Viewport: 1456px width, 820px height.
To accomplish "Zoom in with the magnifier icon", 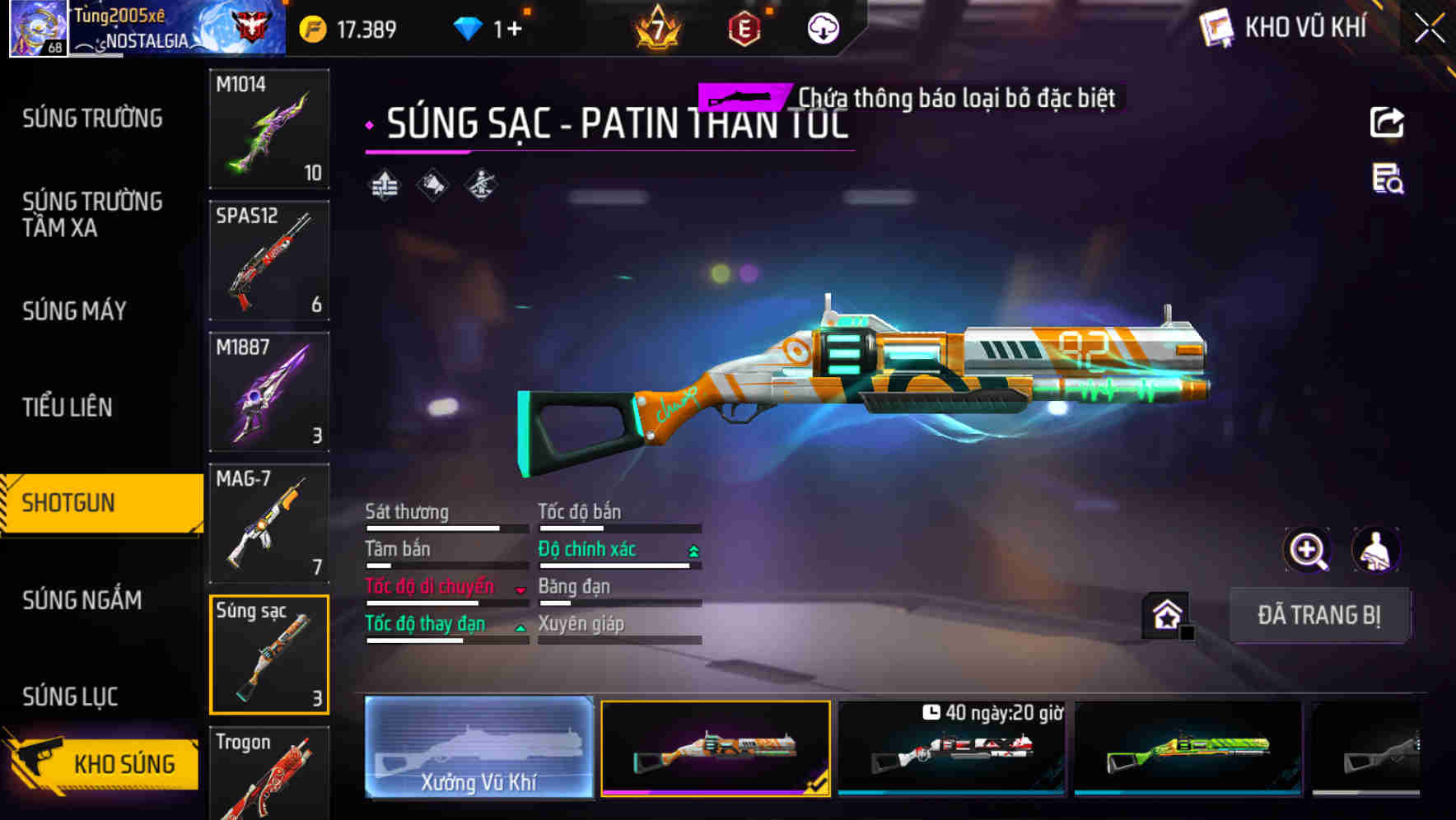I will tap(1307, 550).
